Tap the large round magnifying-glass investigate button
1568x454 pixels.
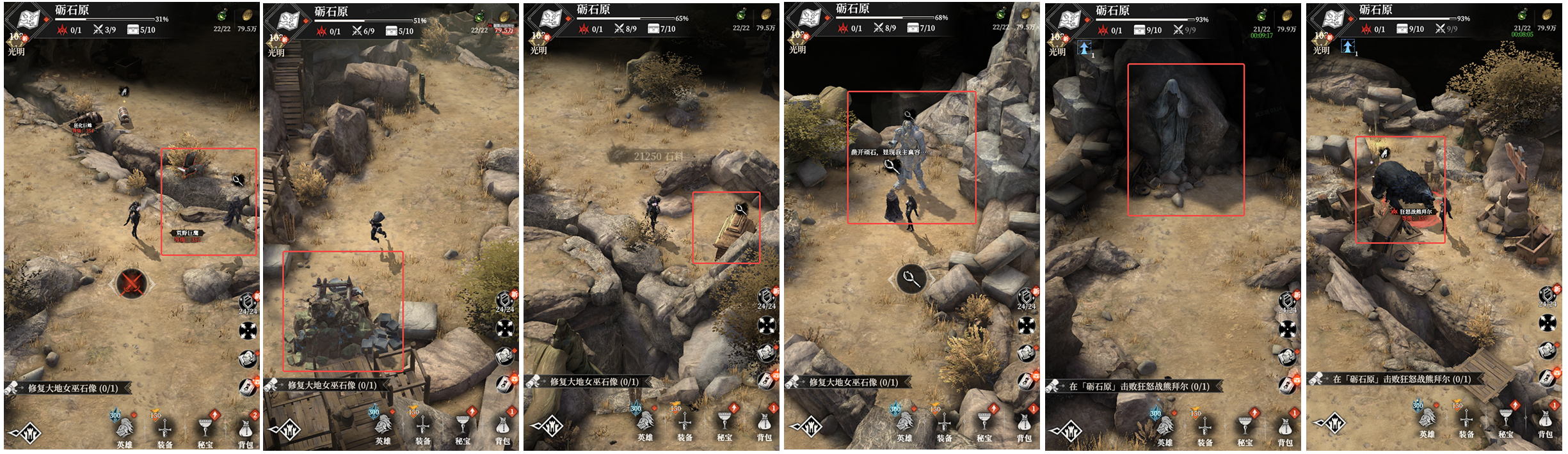[911, 278]
